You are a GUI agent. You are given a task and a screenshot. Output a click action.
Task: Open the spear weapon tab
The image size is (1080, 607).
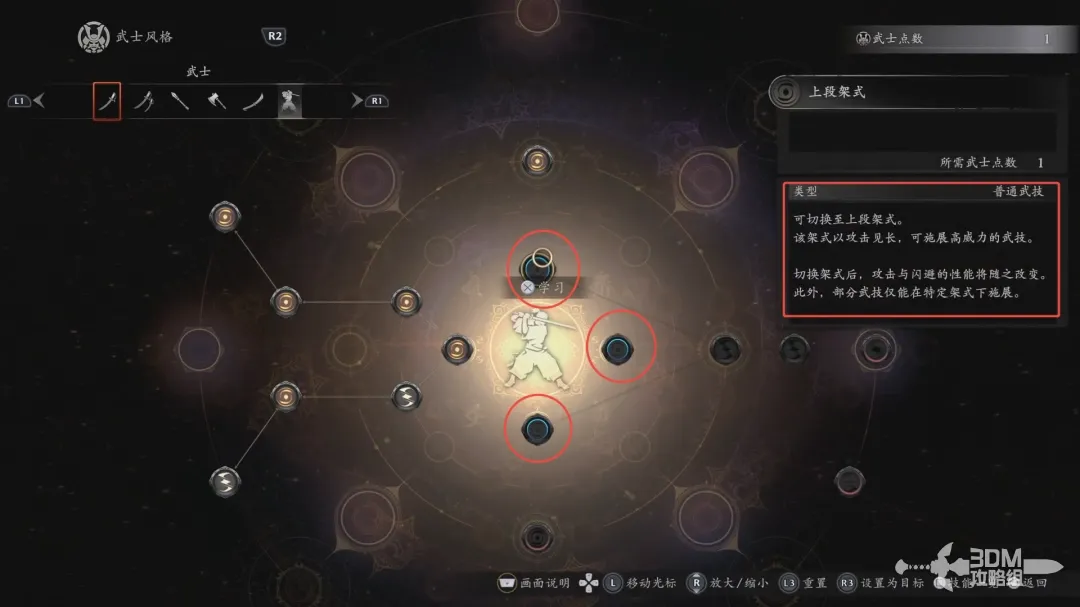coord(180,101)
